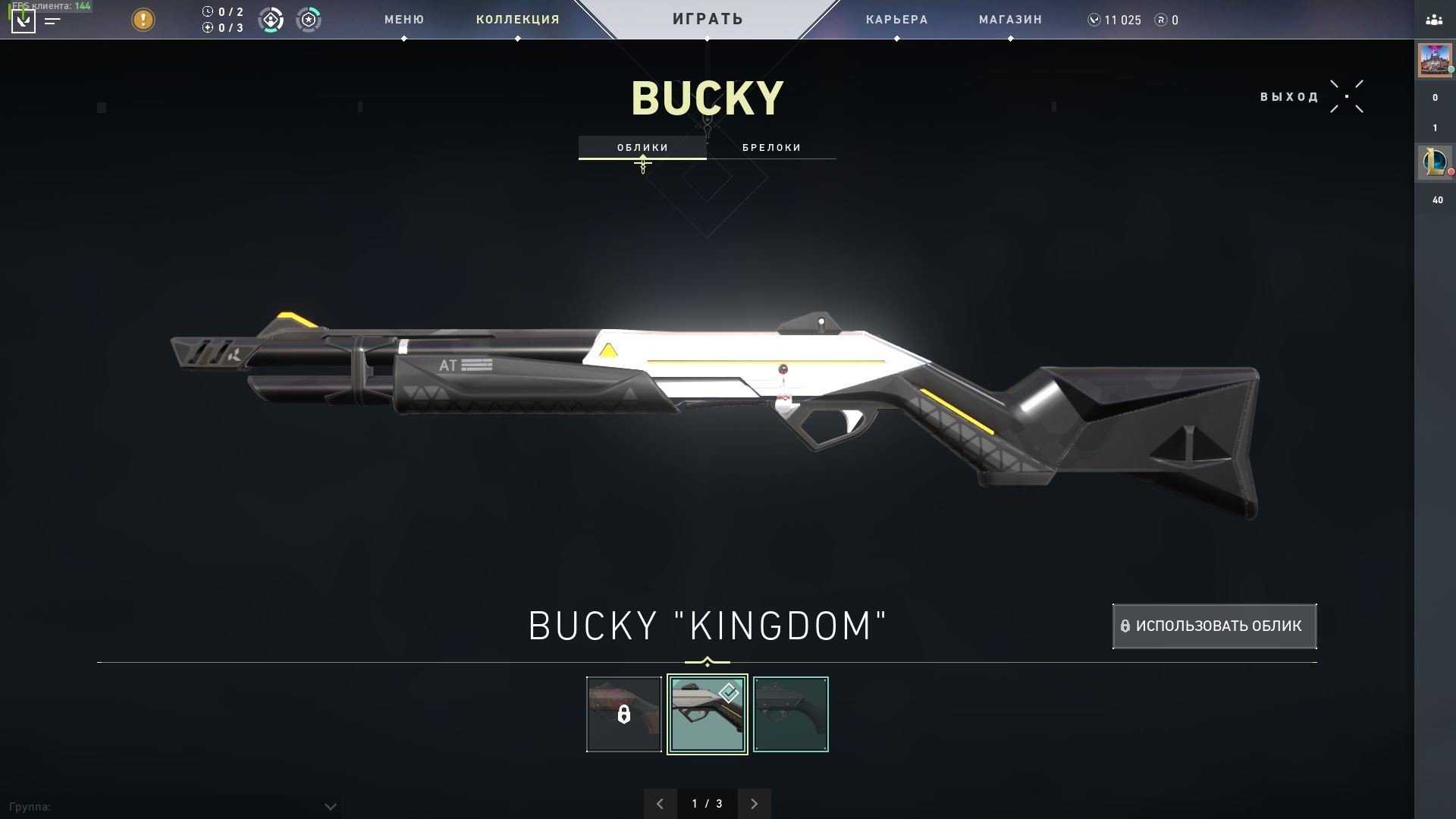Go to the КОЛЛЕКЦИЯ section

[517, 20]
